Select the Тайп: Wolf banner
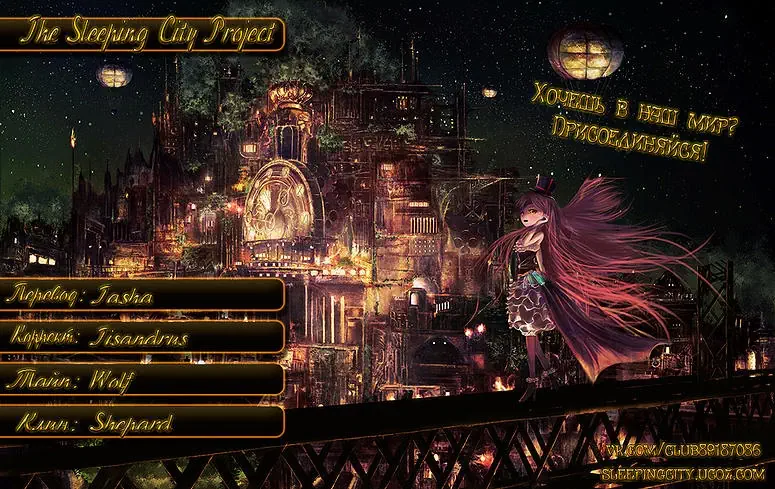This screenshot has height=489, width=775. 142,379
